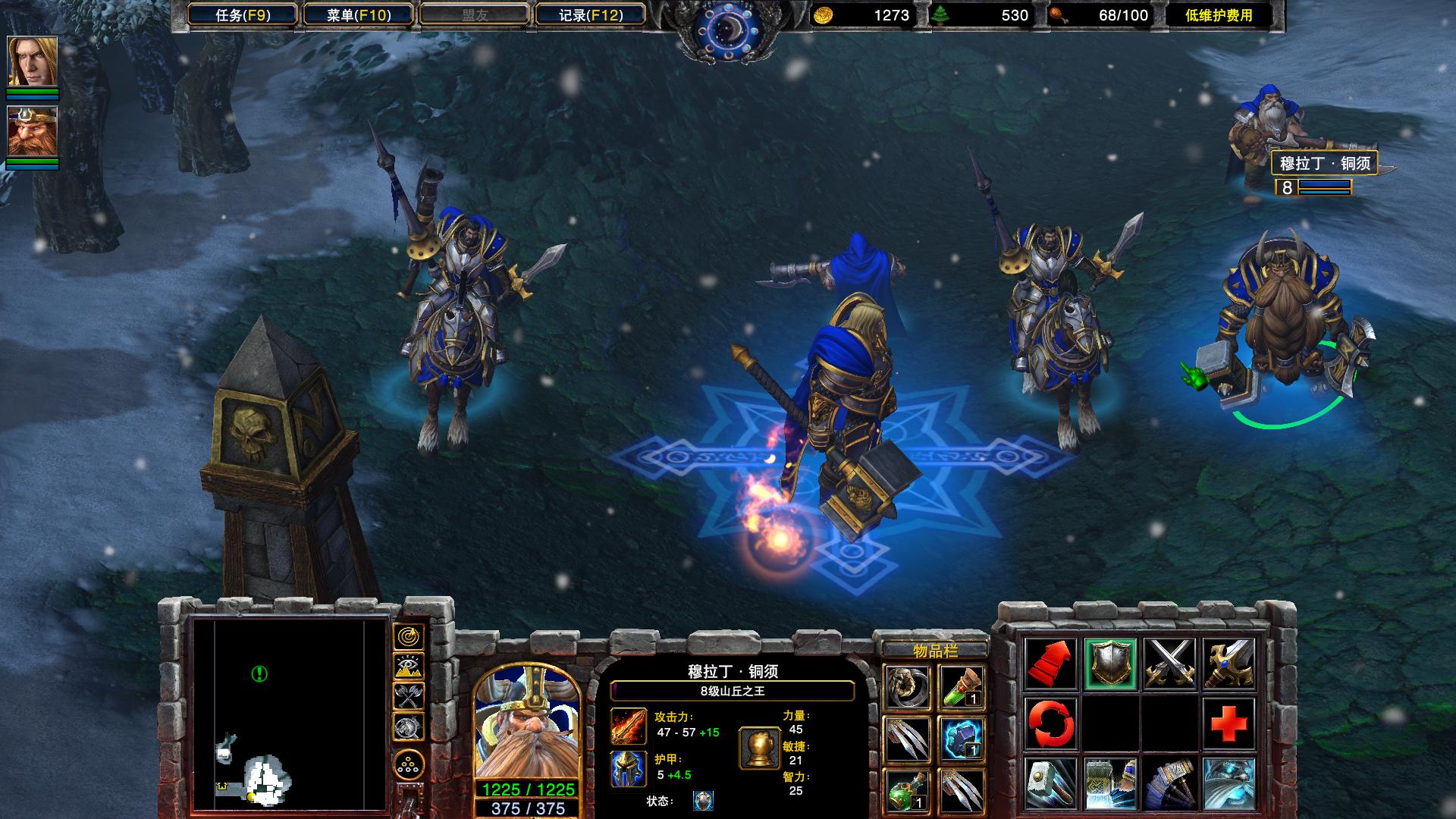
Task: Activate the red circular arrows Patrol command
Action: tap(1051, 723)
